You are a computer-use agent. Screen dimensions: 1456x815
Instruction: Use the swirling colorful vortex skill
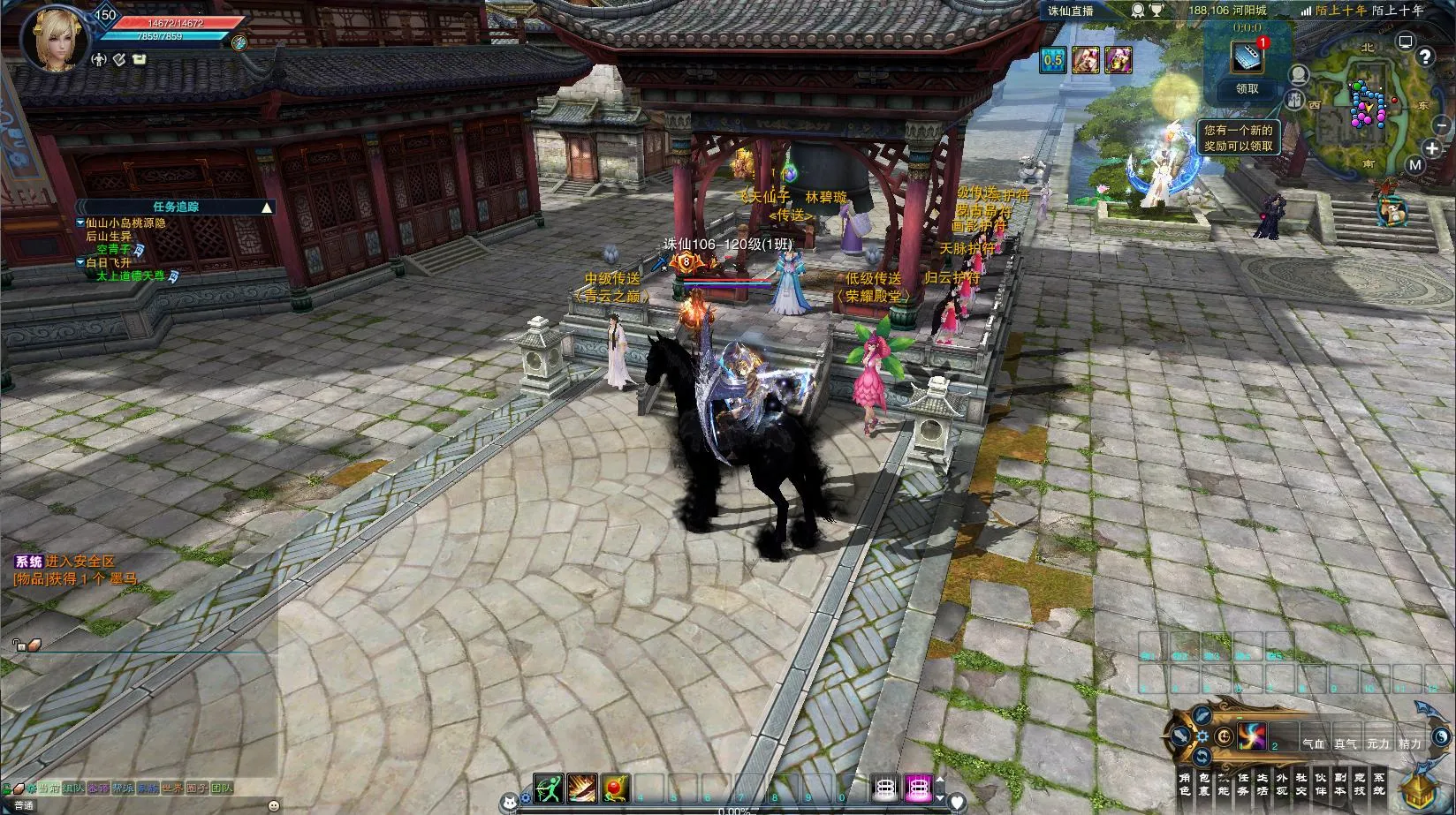[1252, 736]
